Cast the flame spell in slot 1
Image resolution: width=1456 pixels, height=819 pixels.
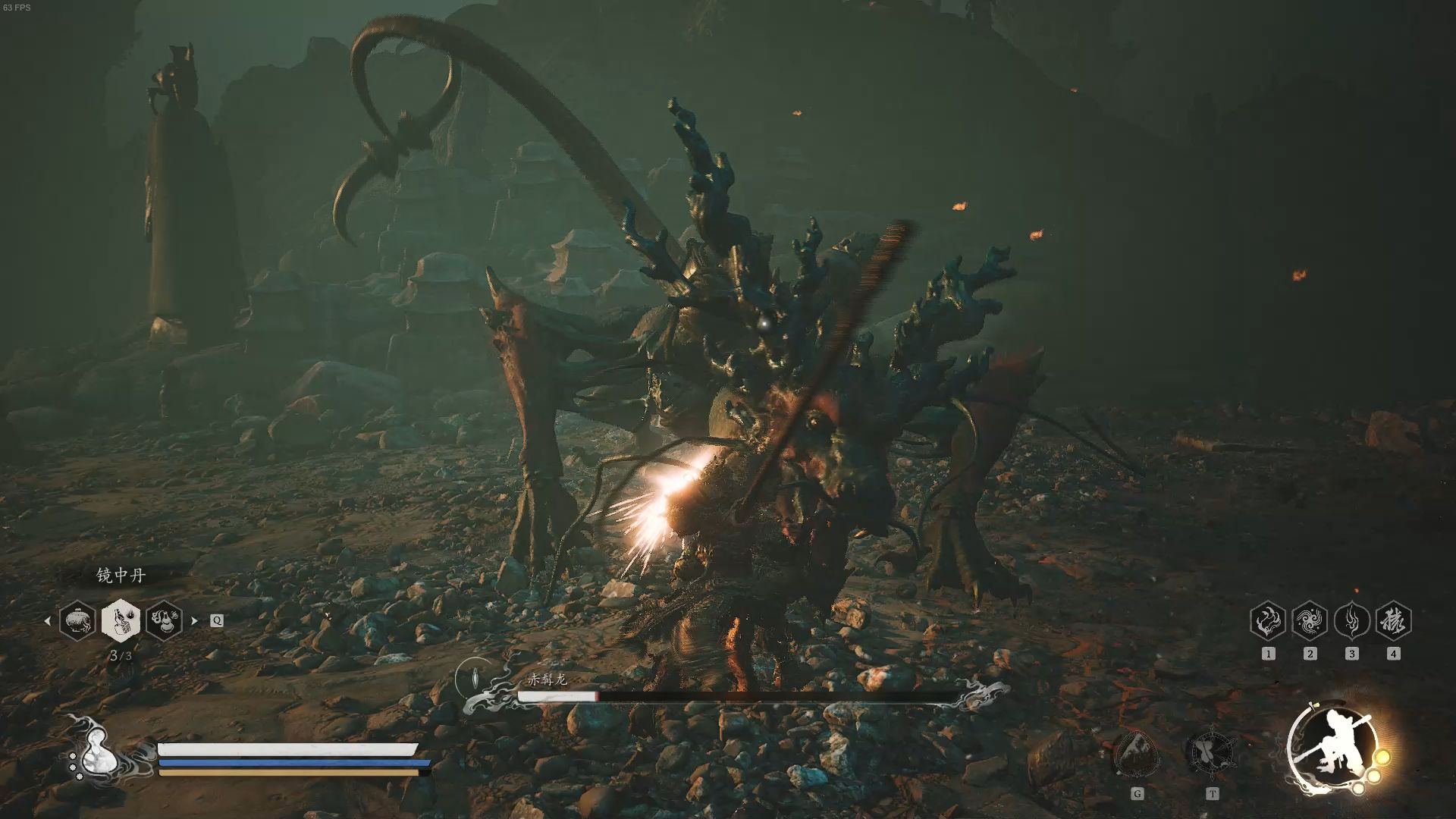(1268, 622)
